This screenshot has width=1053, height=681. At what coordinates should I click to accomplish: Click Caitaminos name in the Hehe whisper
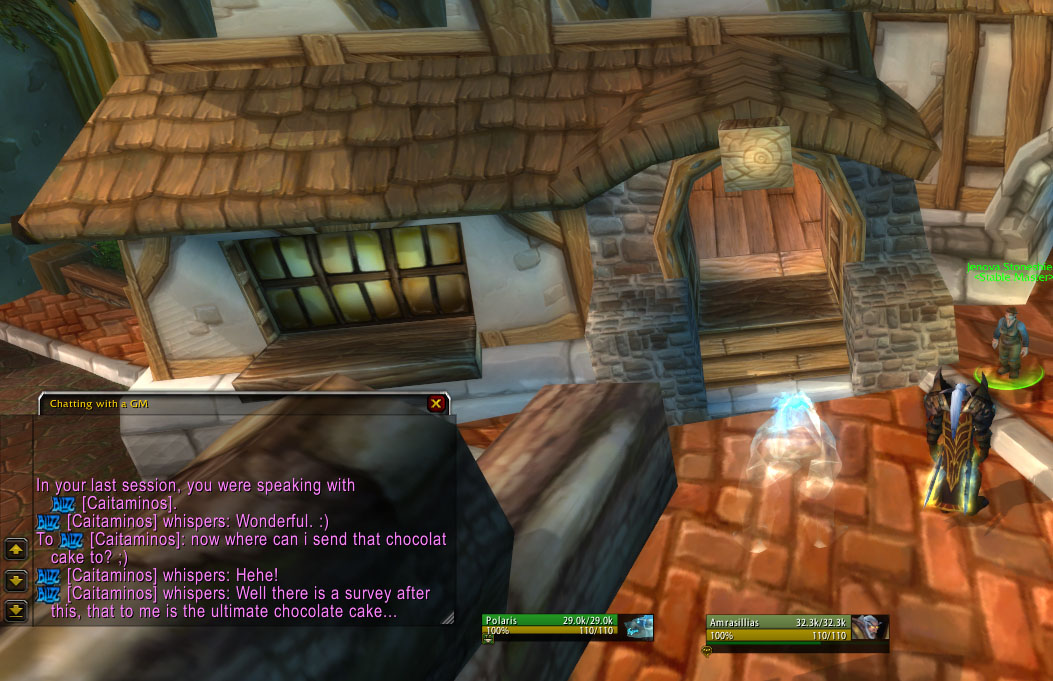point(111,575)
